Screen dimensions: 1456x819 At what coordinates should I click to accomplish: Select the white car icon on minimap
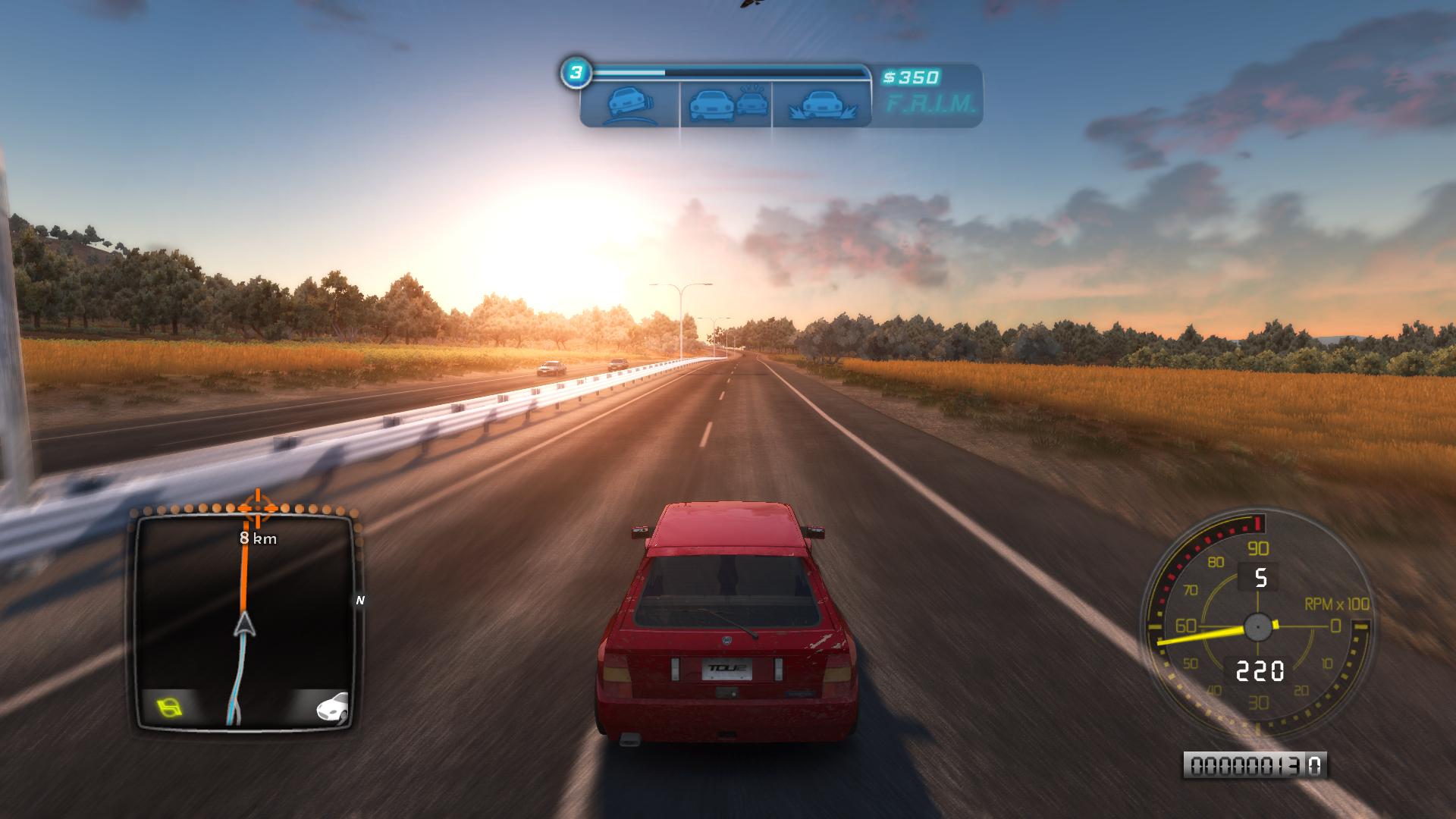332,707
